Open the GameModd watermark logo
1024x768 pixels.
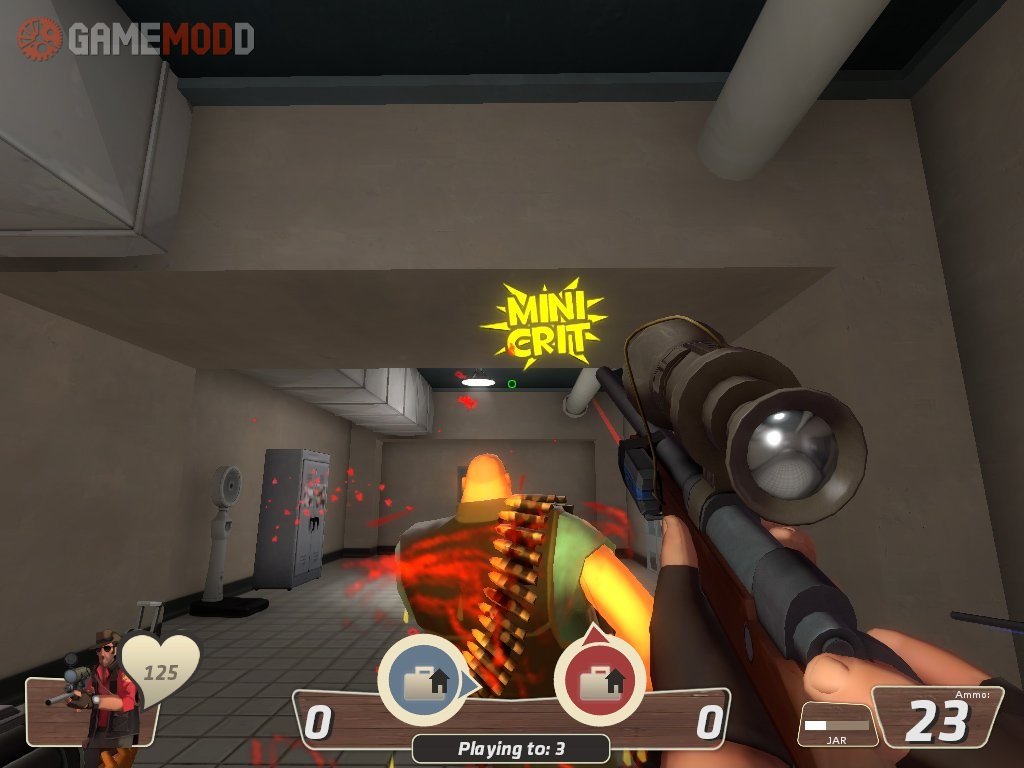tap(136, 38)
